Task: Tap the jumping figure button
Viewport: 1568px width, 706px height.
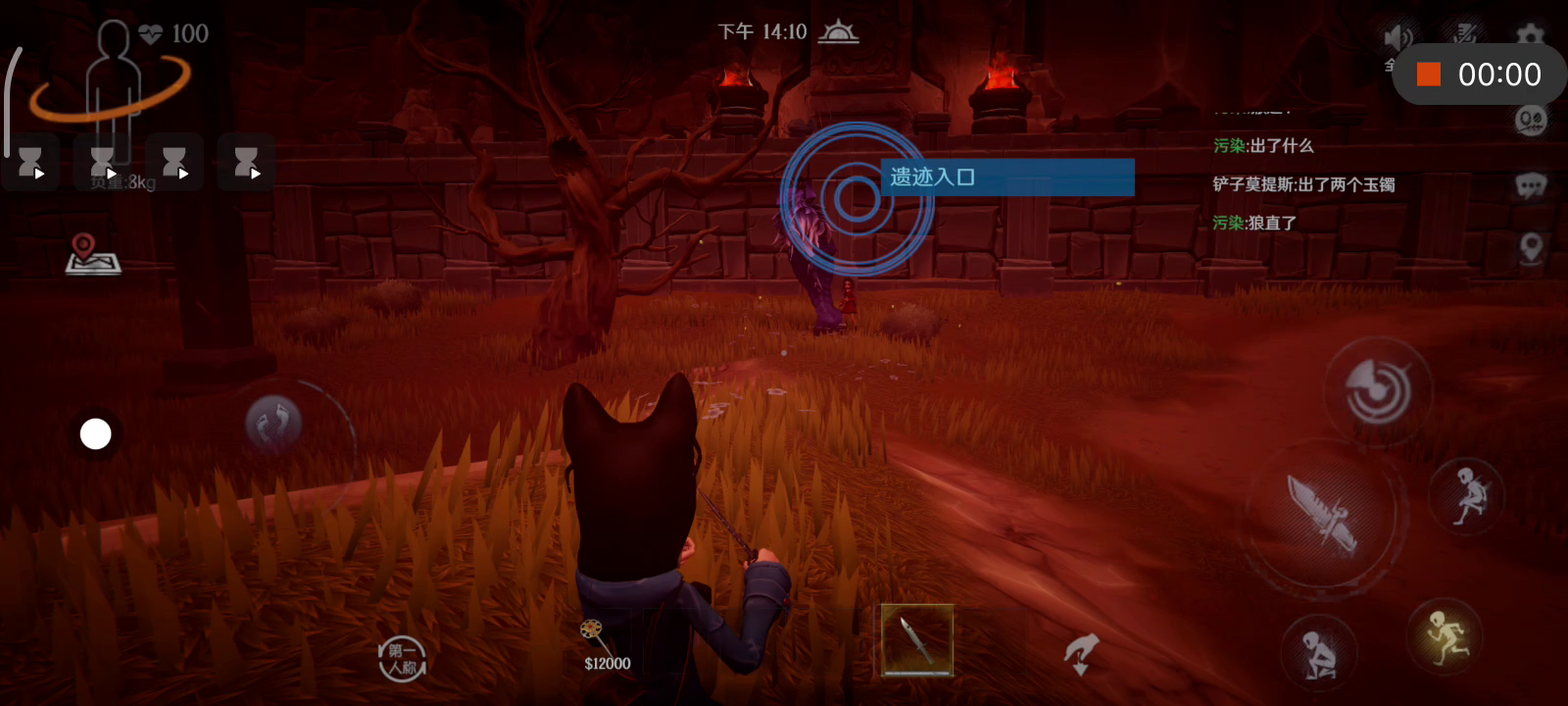Action: click(x=1467, y=495)
